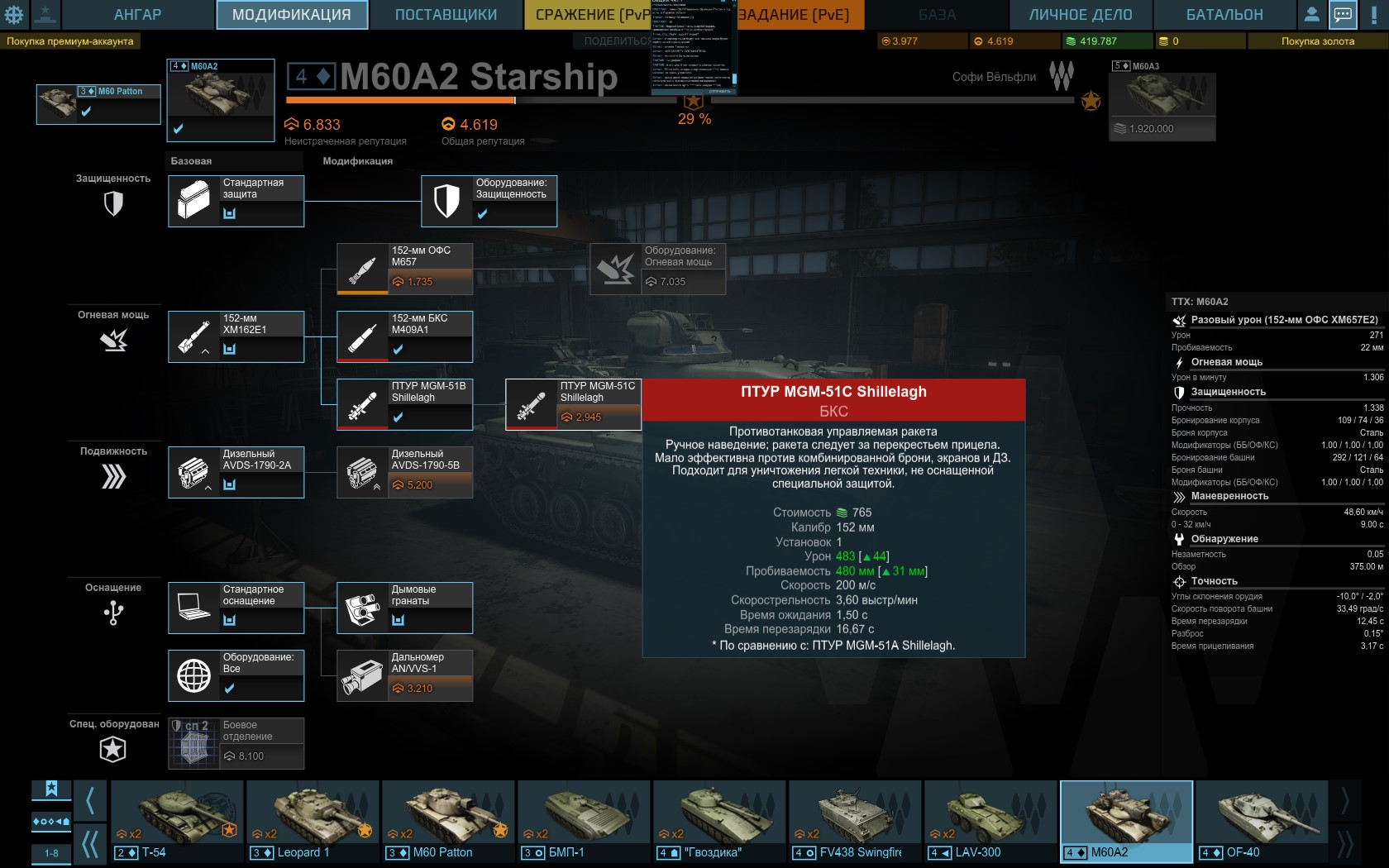Choose the OF-40 in the vehicle bar

[x=1261, y=822]
